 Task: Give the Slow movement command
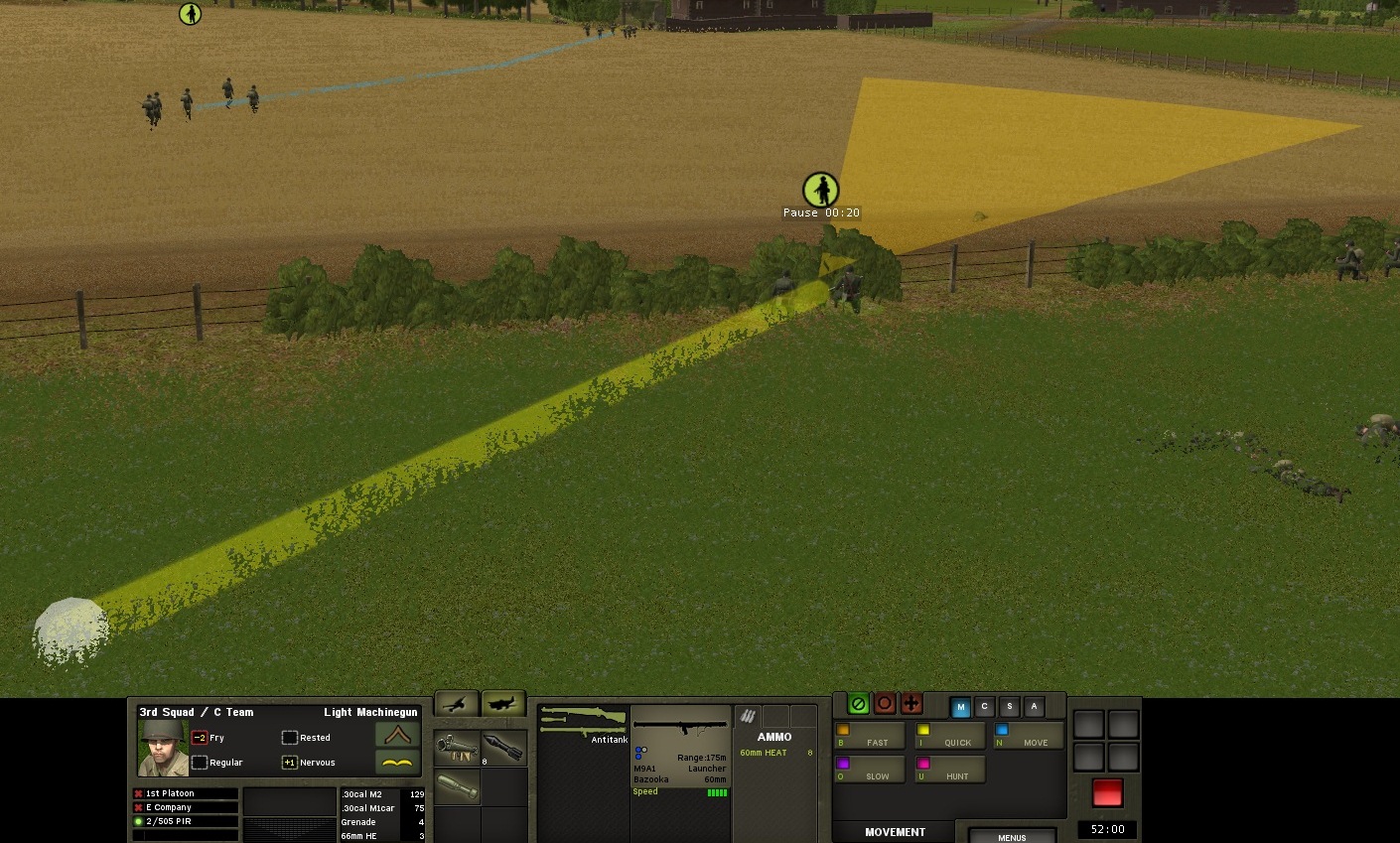869,771
